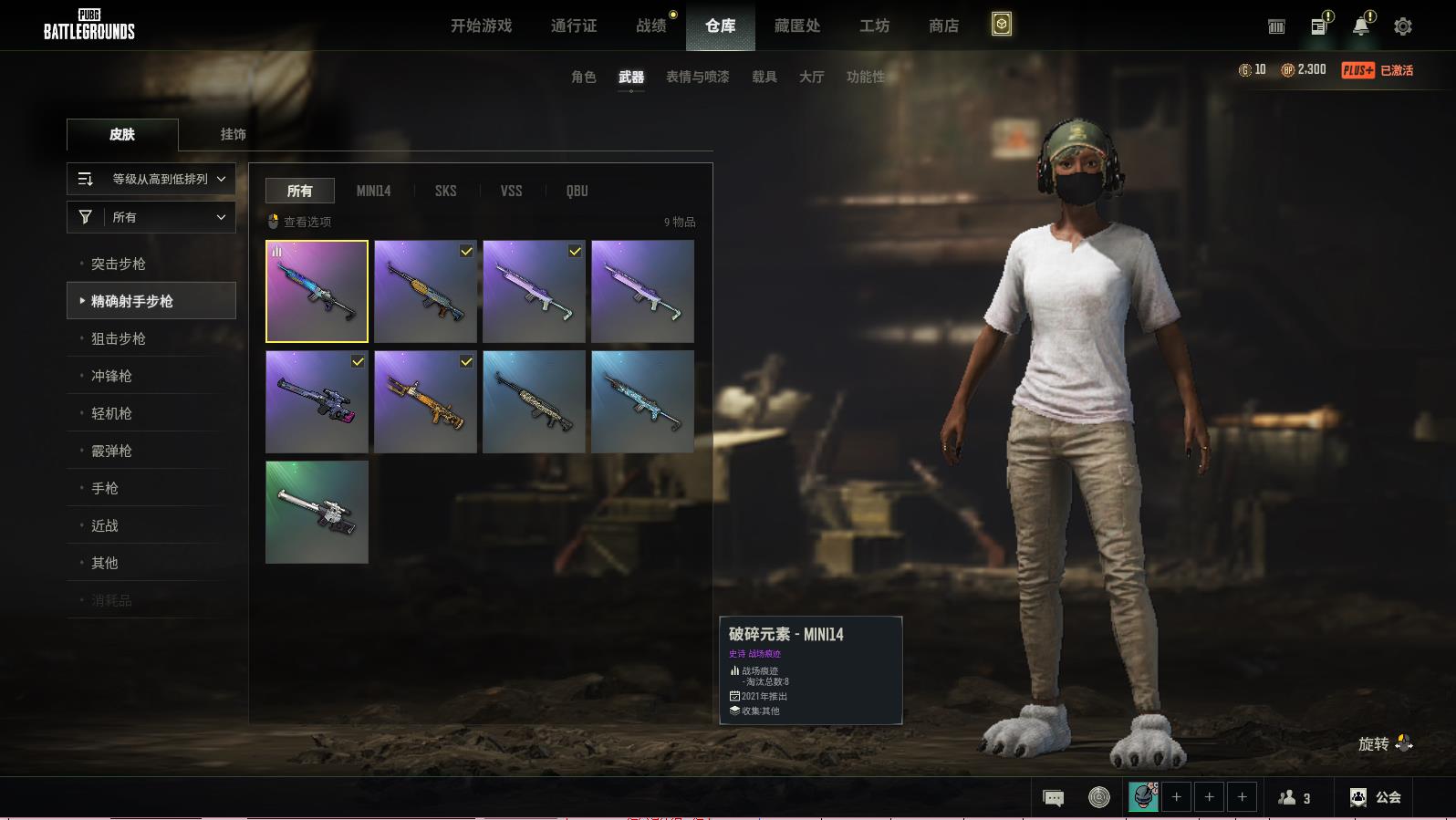This screenshot has width=1456, height=820.
Task: Open the 挂饰 tab
Action: pos(233,134)
